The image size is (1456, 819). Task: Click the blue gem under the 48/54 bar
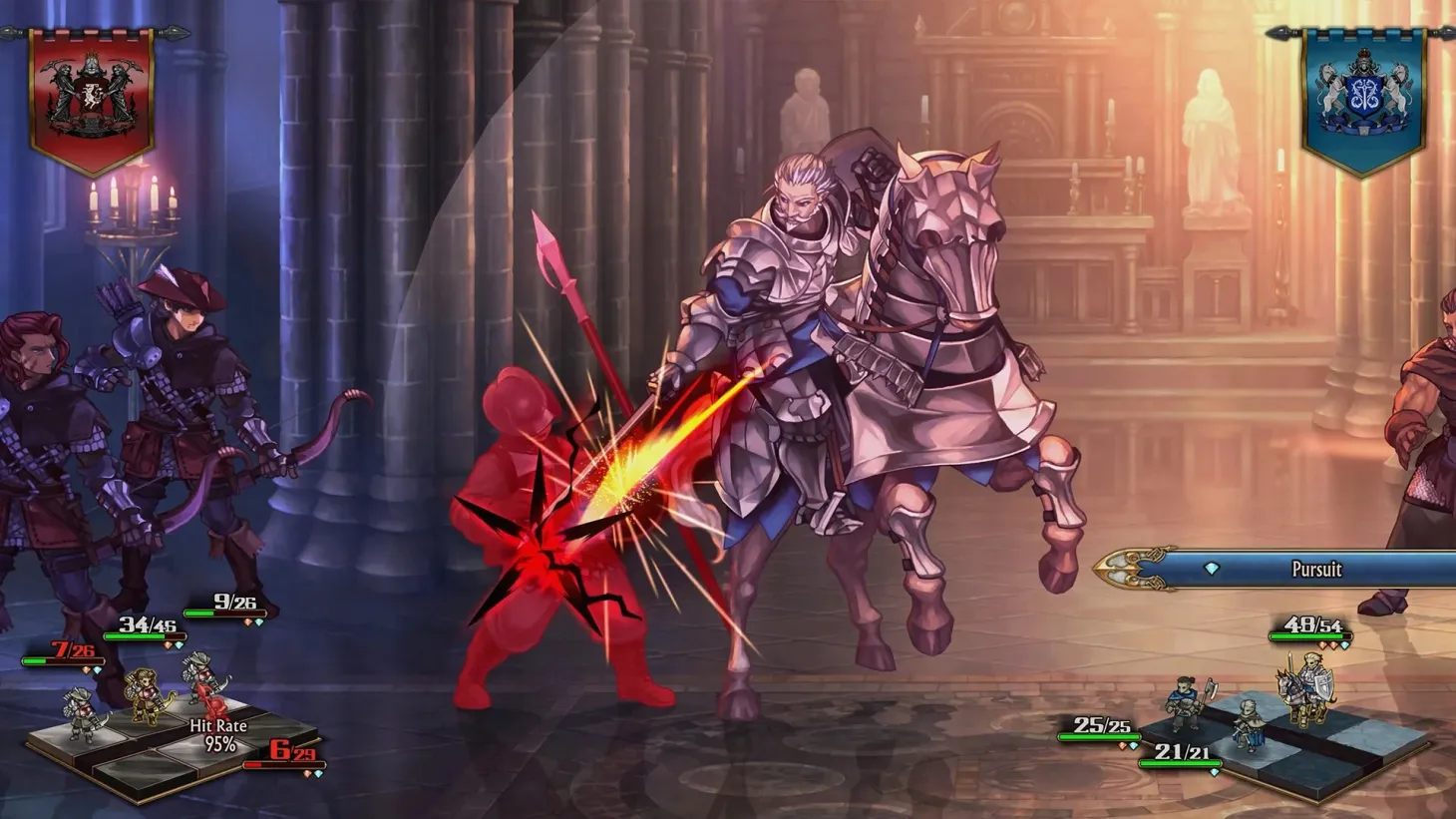1342,645
